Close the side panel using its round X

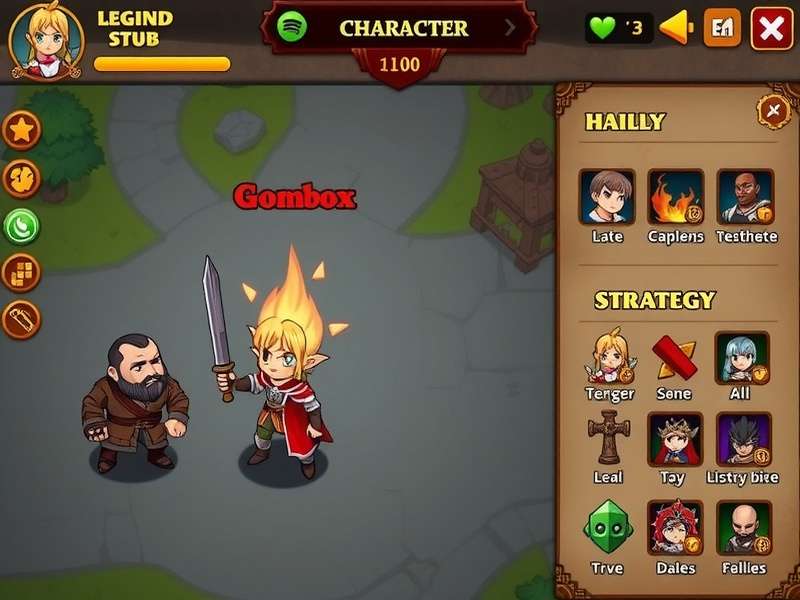[x=773, y=110]
